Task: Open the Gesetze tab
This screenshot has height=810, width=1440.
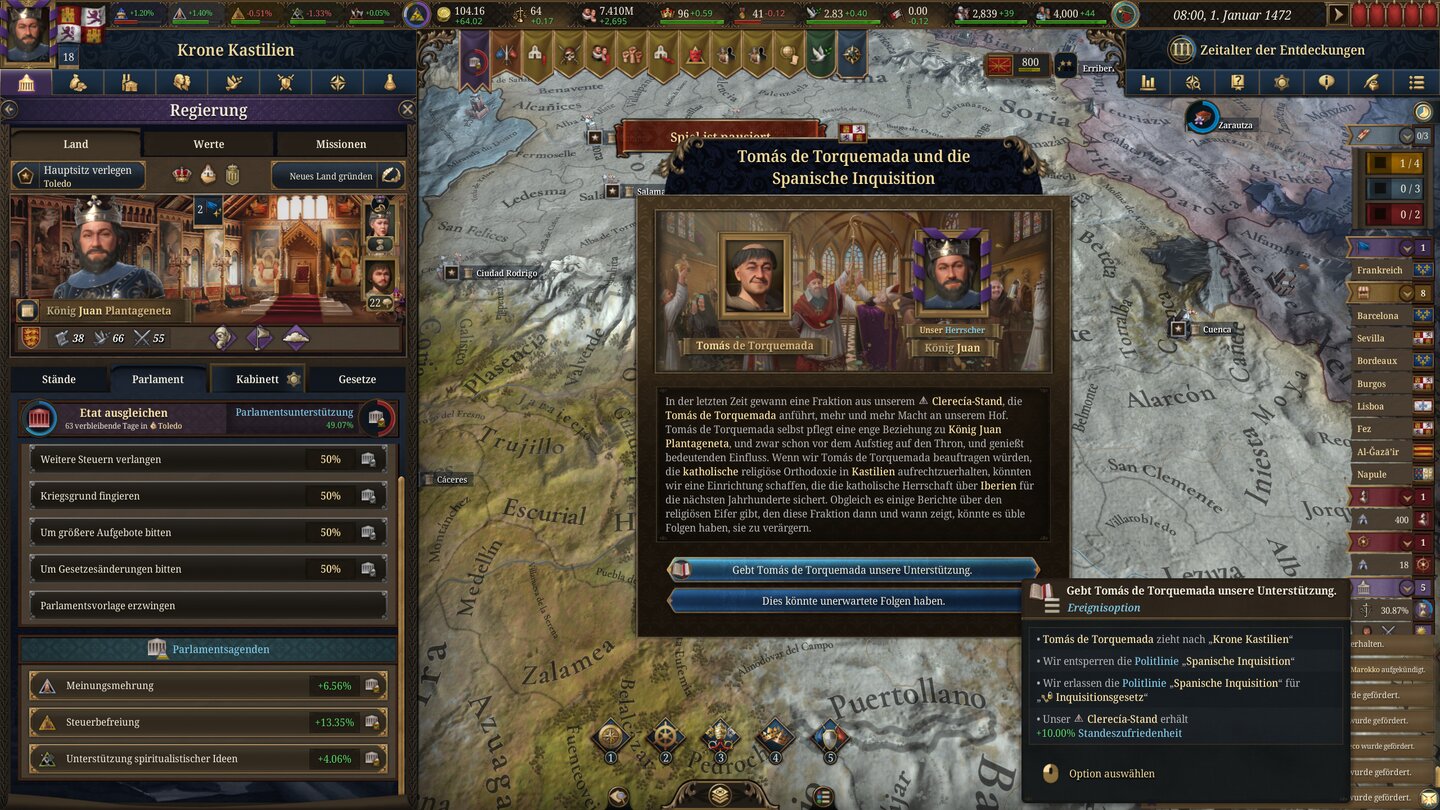Action: coord(357,379)
